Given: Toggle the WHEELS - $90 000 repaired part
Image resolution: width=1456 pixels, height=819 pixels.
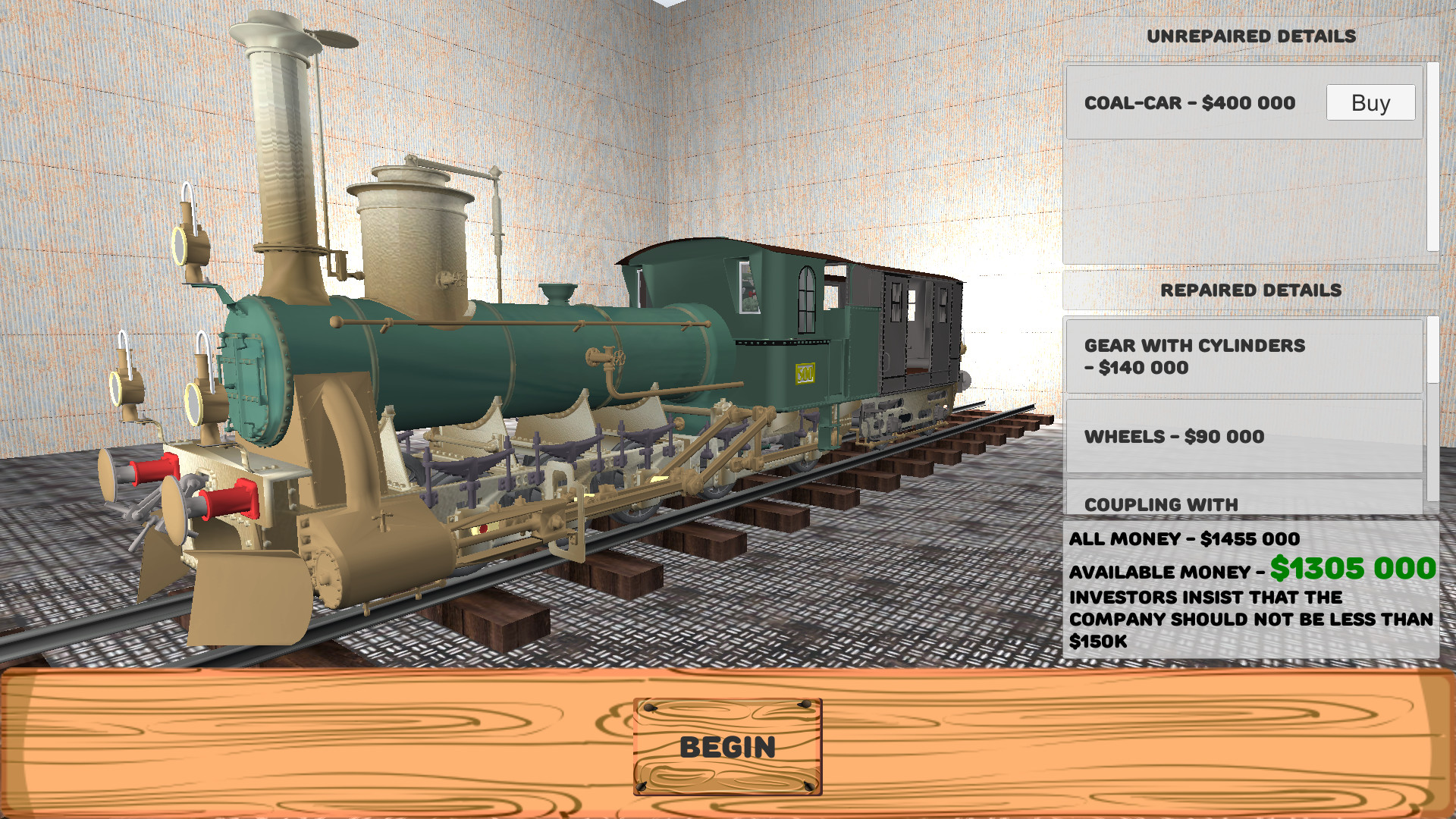Looking at the screenshot, I should (x=1244, y=437).
